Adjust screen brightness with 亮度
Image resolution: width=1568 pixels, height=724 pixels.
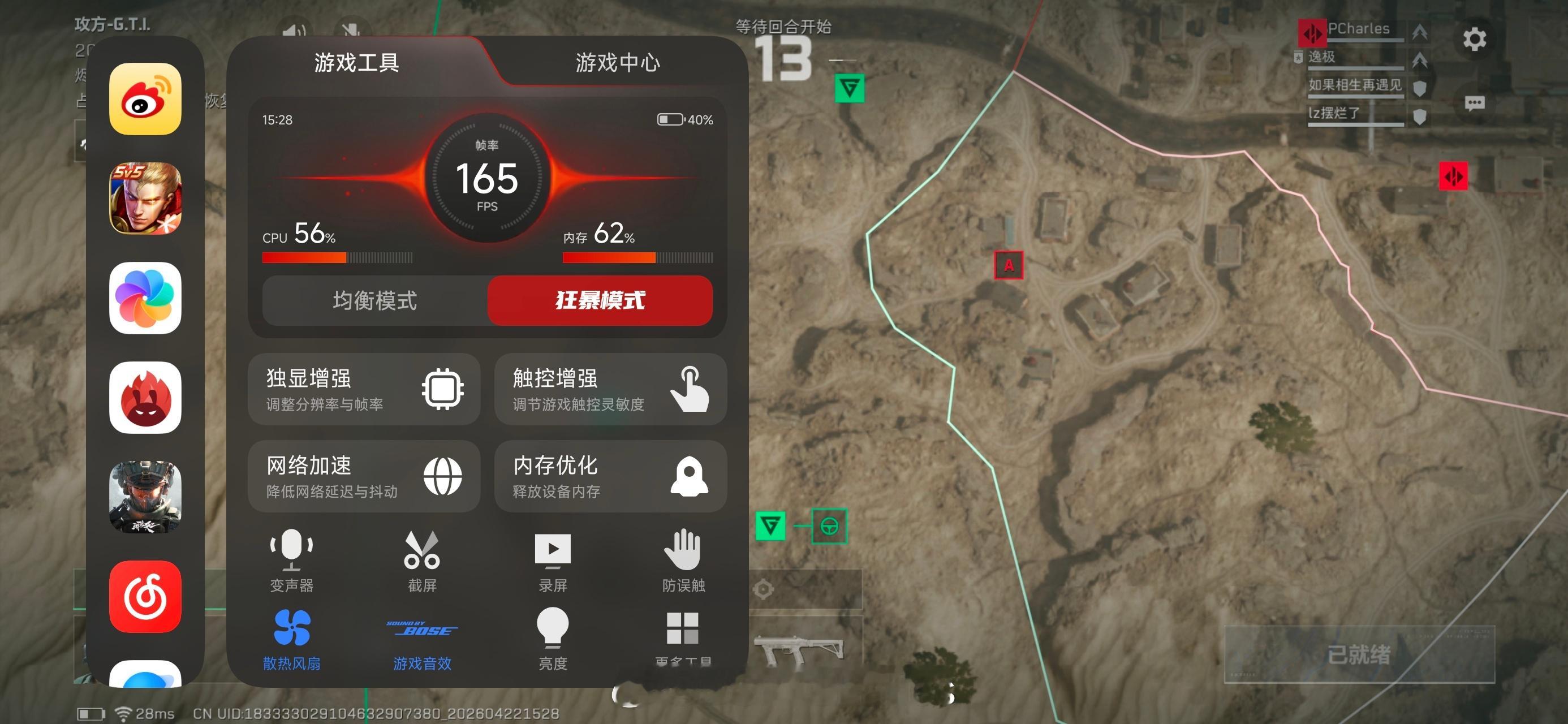click(553, 637)
